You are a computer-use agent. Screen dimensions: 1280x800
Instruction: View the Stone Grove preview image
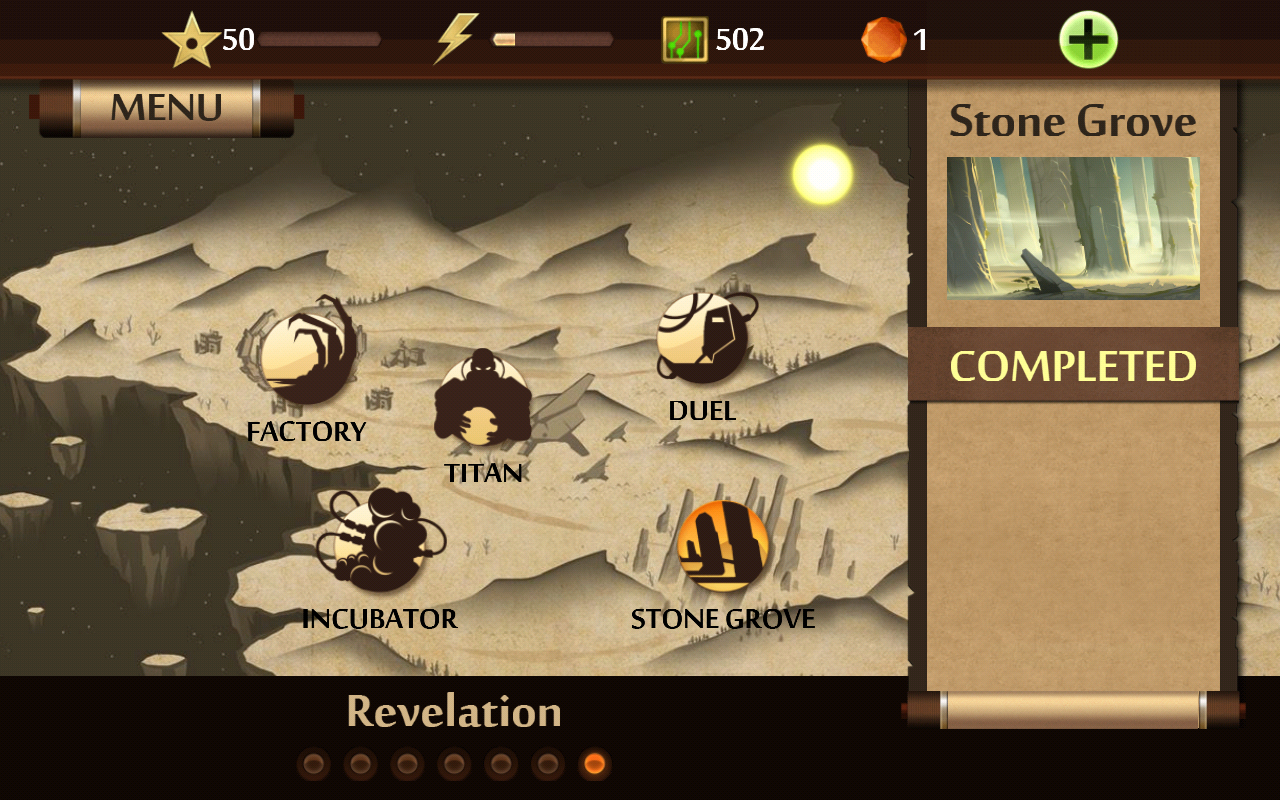point(1073,228)
